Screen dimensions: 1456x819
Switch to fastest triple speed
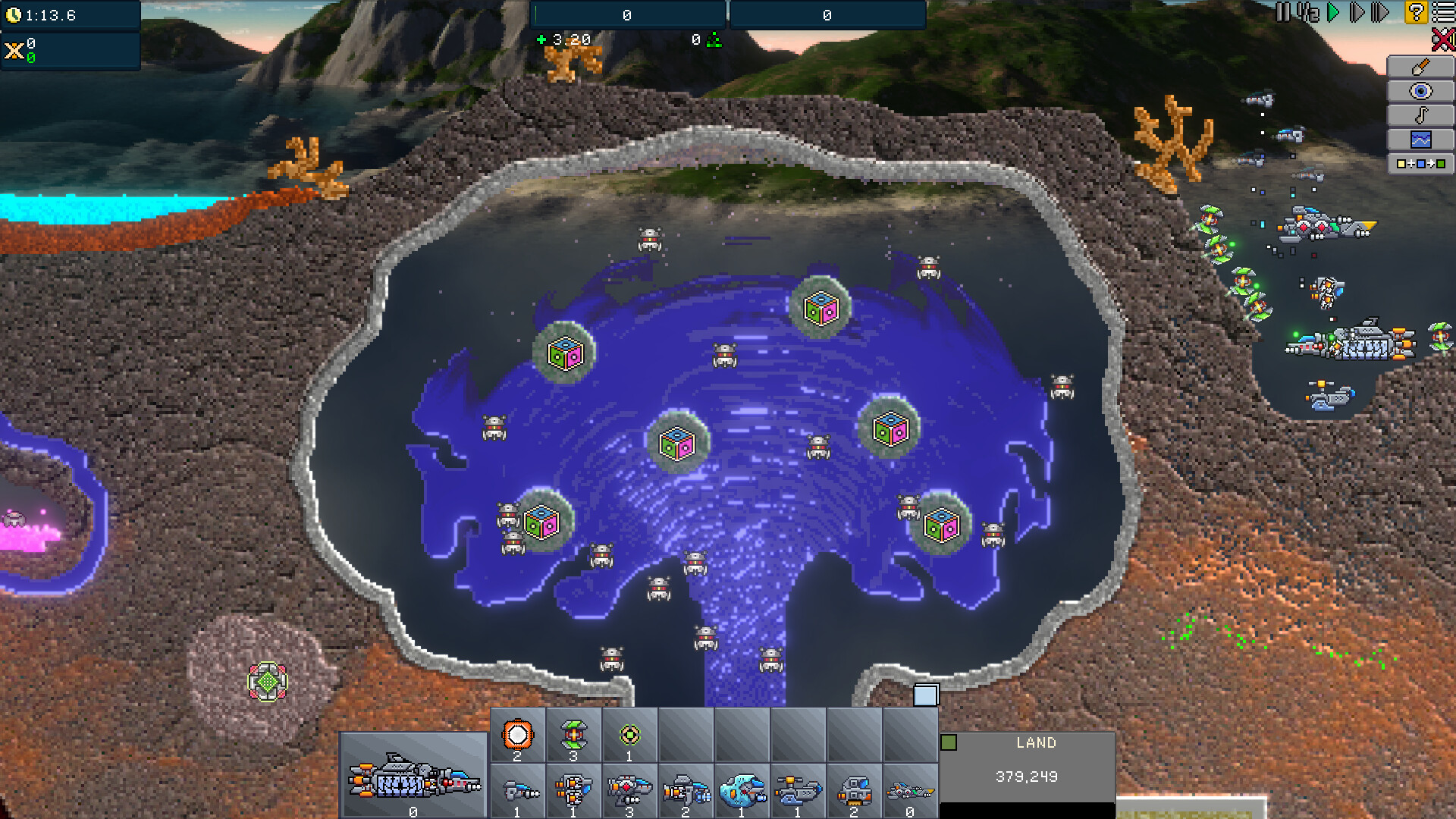[x=1381, y=12]
